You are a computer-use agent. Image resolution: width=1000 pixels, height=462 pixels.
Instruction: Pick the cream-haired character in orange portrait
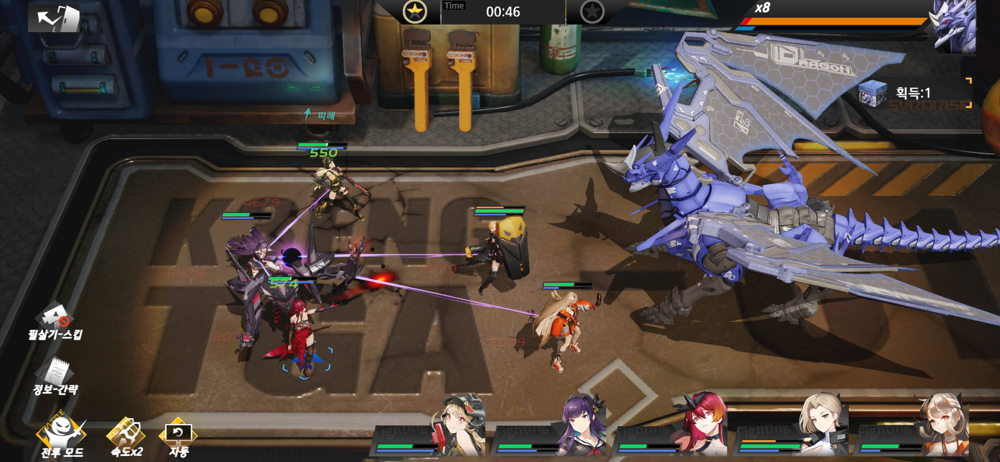(x=943, y=424)
